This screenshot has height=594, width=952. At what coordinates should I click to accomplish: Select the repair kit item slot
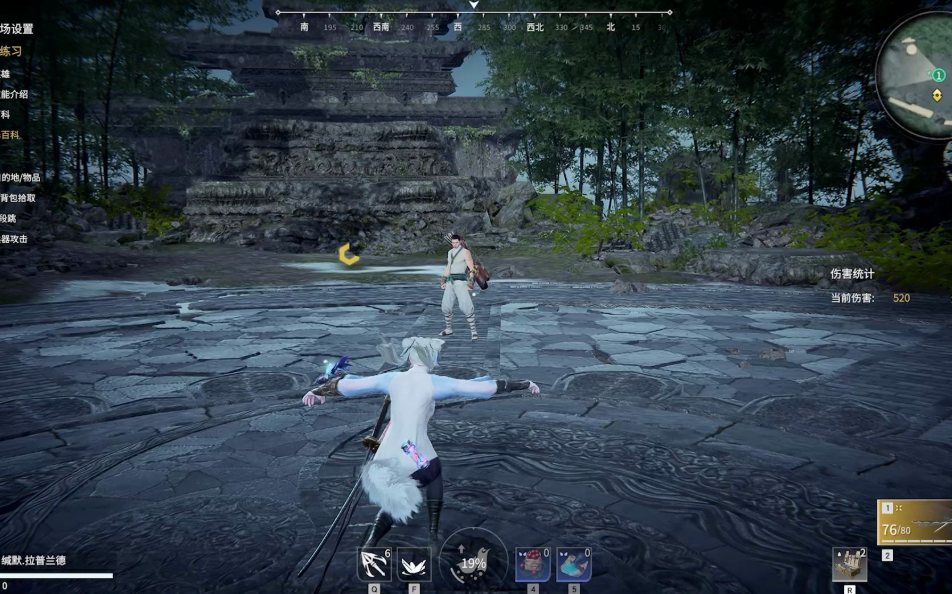pos(849,564)
